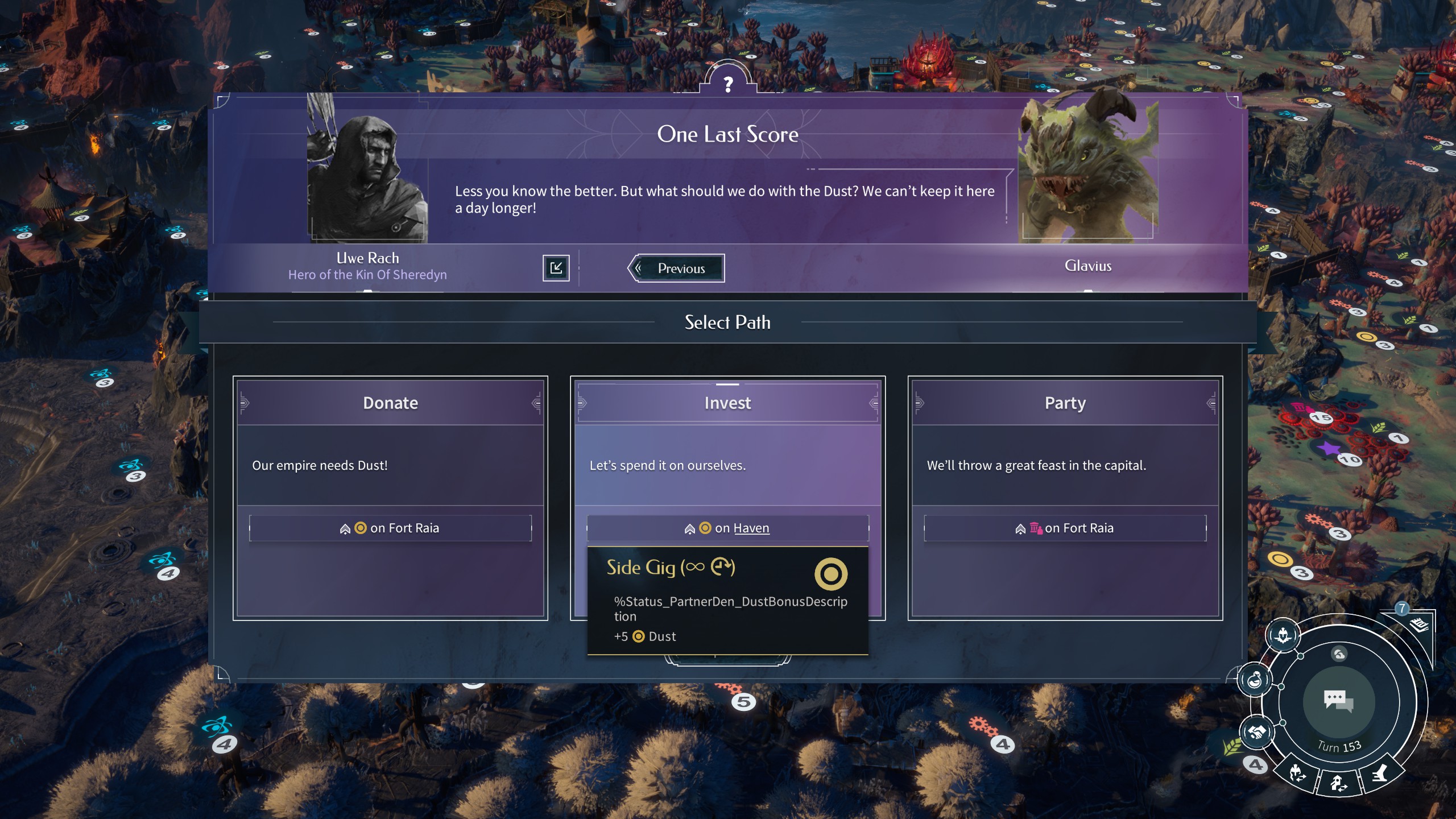Click the small cloud icon above turn button
1456x819 pixels.
tap(1339, 654)
